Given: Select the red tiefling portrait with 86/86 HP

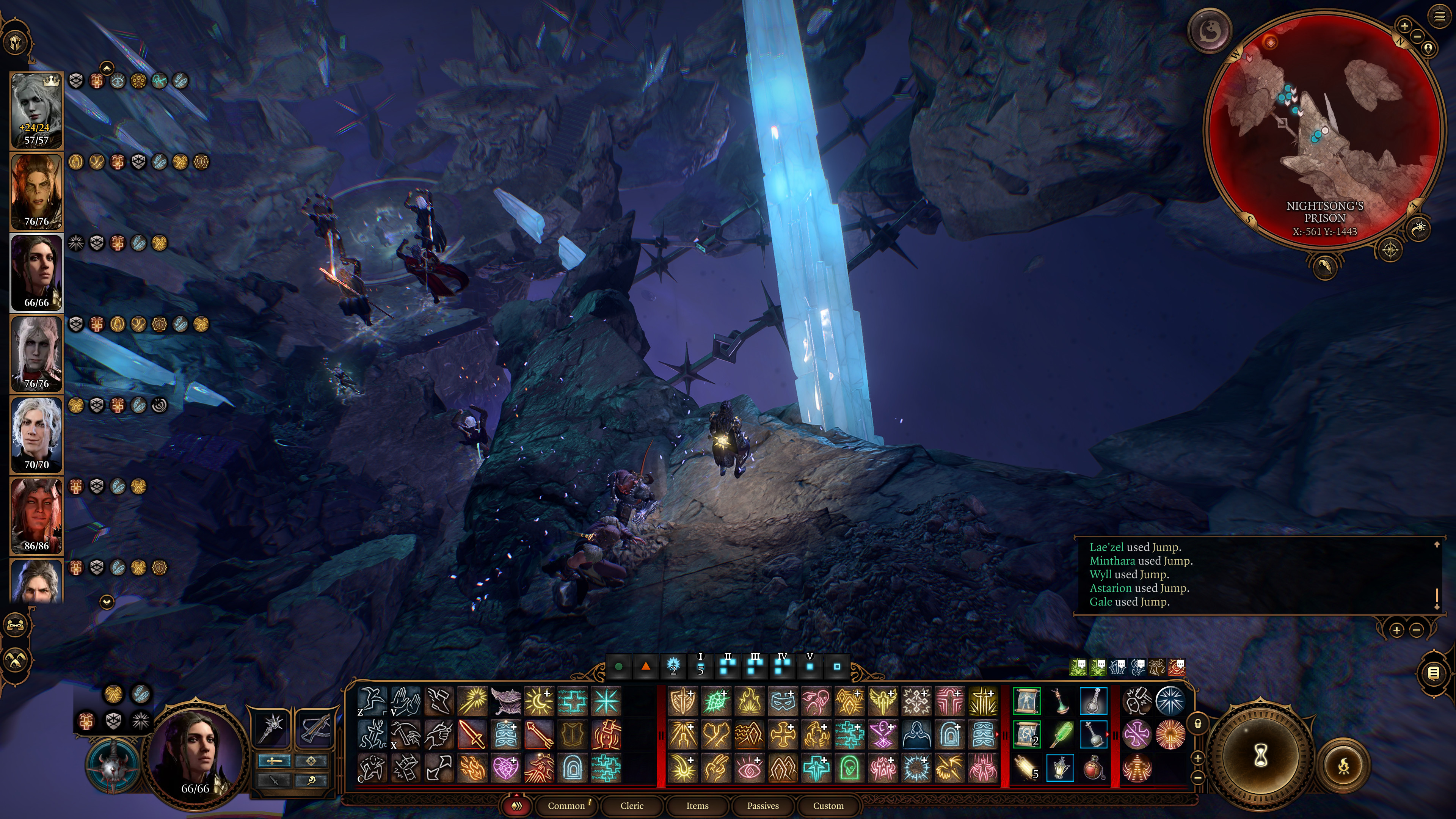Looking at the screenshot, I should click(37, 516).
